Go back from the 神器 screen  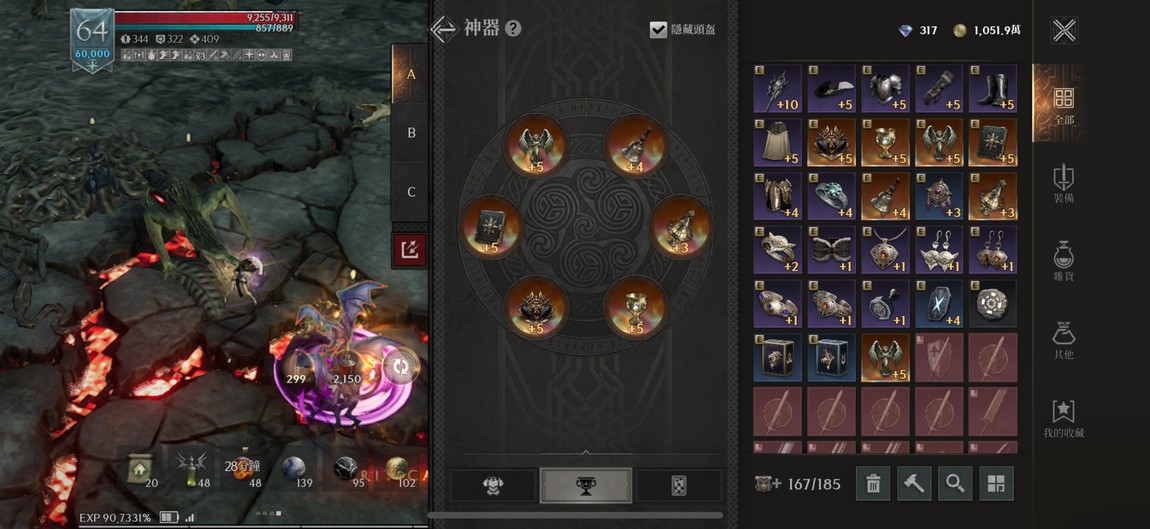(443, 28)
